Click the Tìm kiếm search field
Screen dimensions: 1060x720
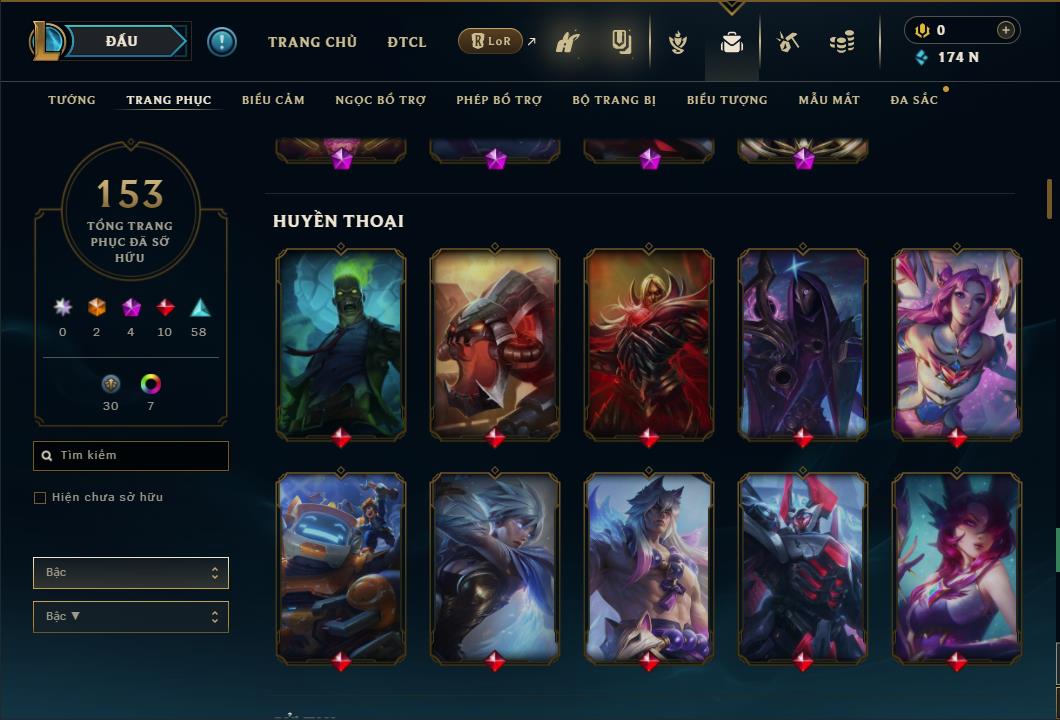131,456
